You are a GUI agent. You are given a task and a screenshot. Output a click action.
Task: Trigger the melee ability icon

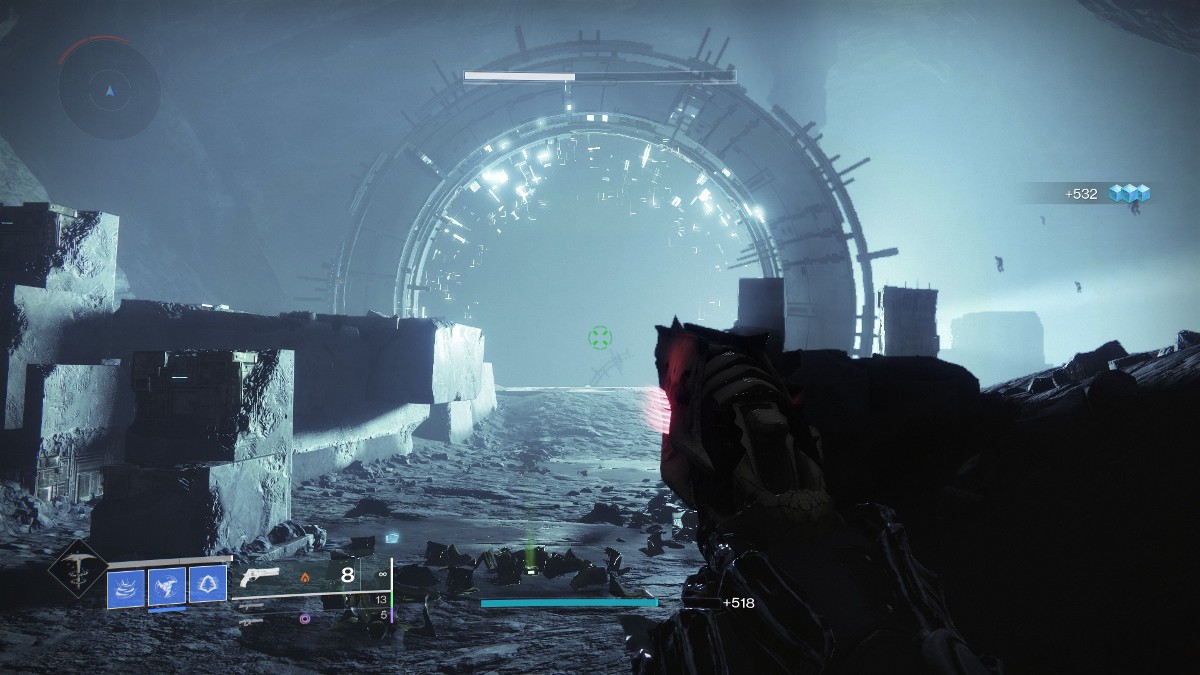pos(208,586)
